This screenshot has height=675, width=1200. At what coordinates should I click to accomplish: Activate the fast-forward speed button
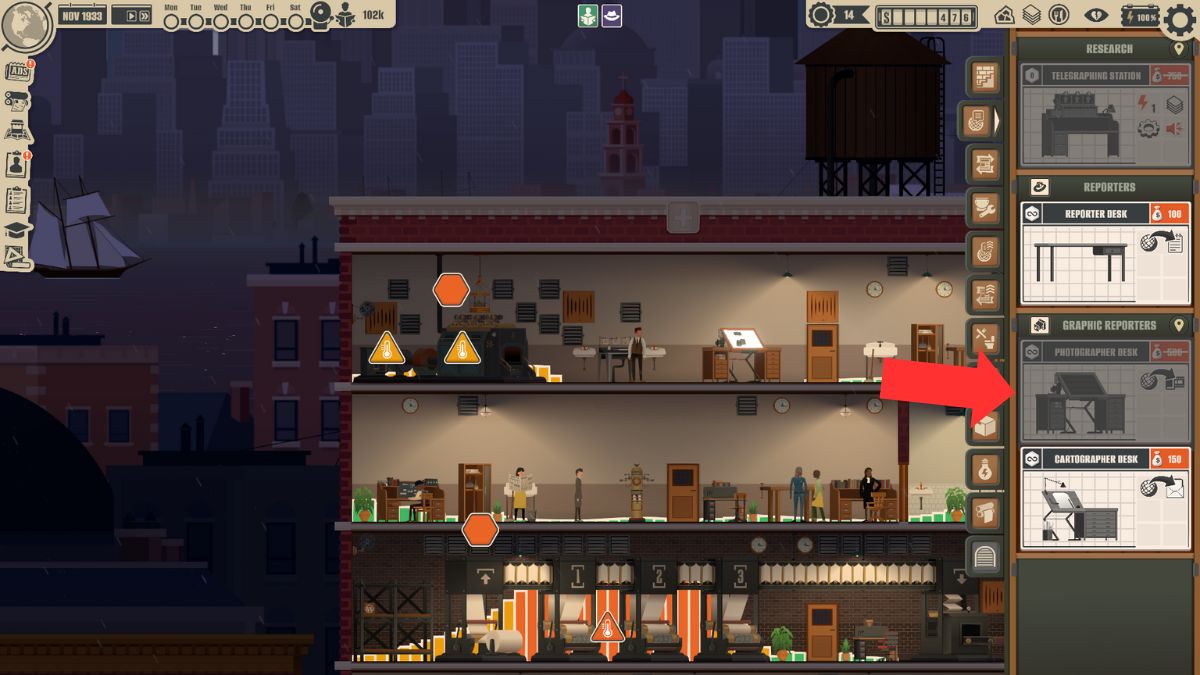(x=143, y=15)
